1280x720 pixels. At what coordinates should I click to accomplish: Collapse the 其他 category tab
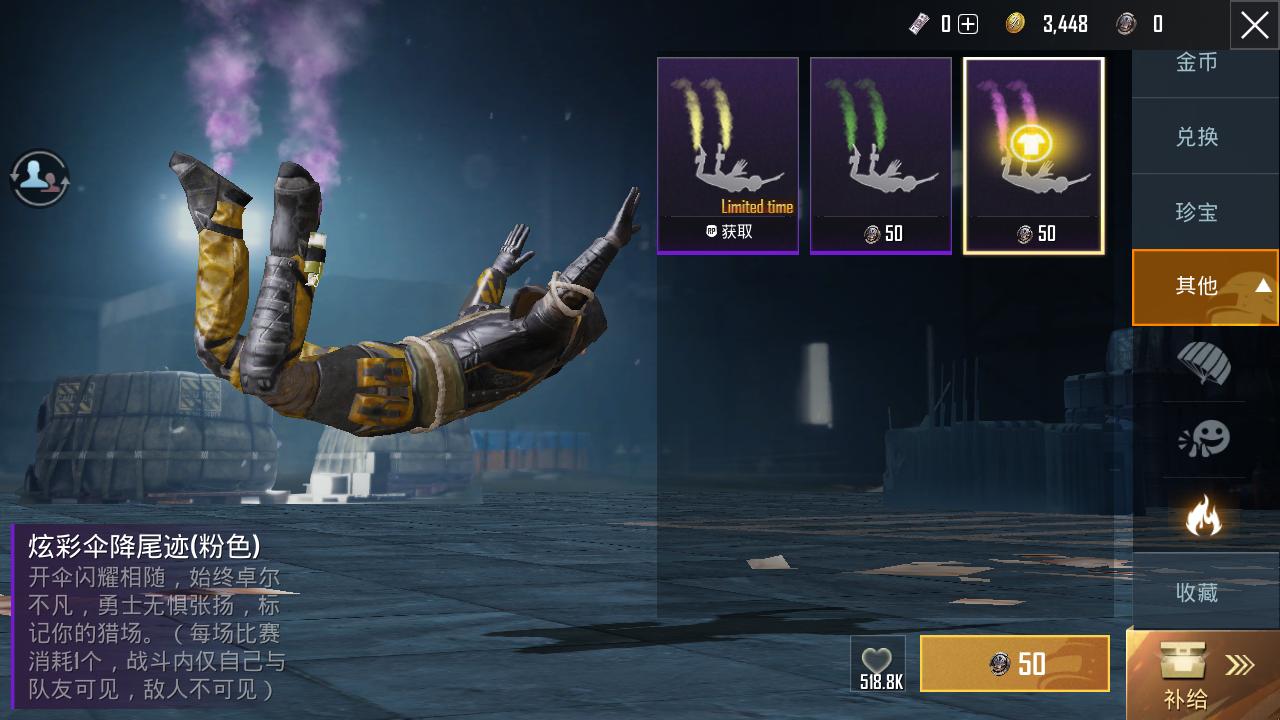[x=1205, y=287]
